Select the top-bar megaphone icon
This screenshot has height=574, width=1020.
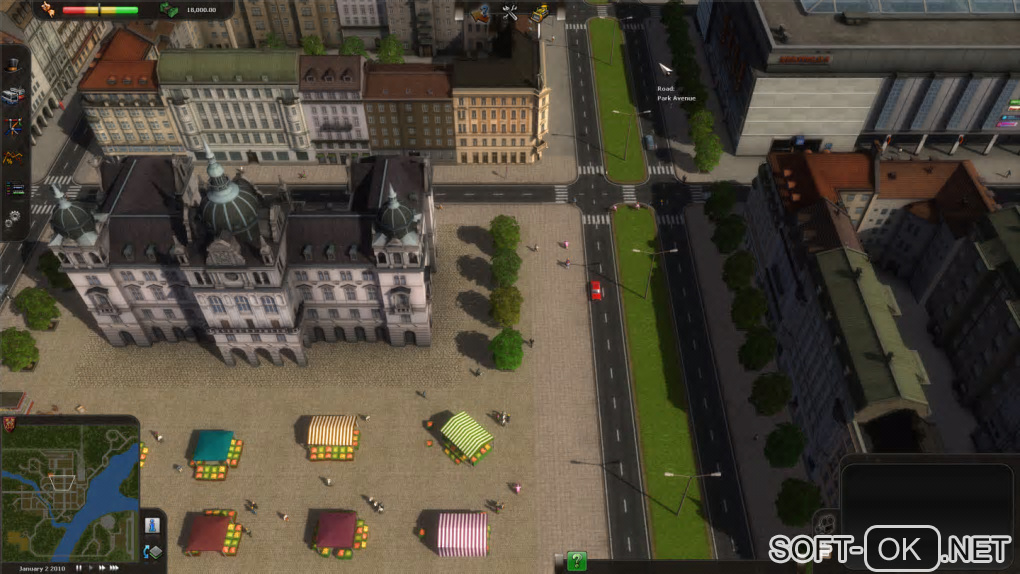point(481,12)
